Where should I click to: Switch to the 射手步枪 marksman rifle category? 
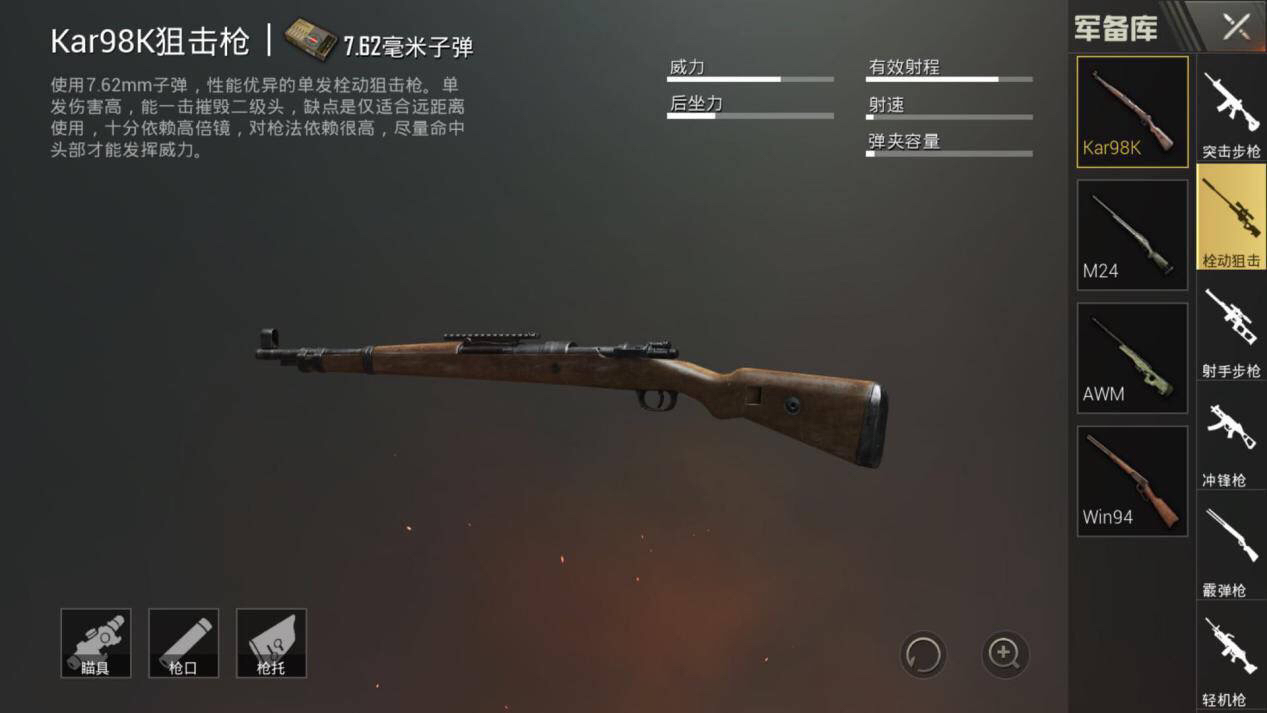click(1231, 330)
